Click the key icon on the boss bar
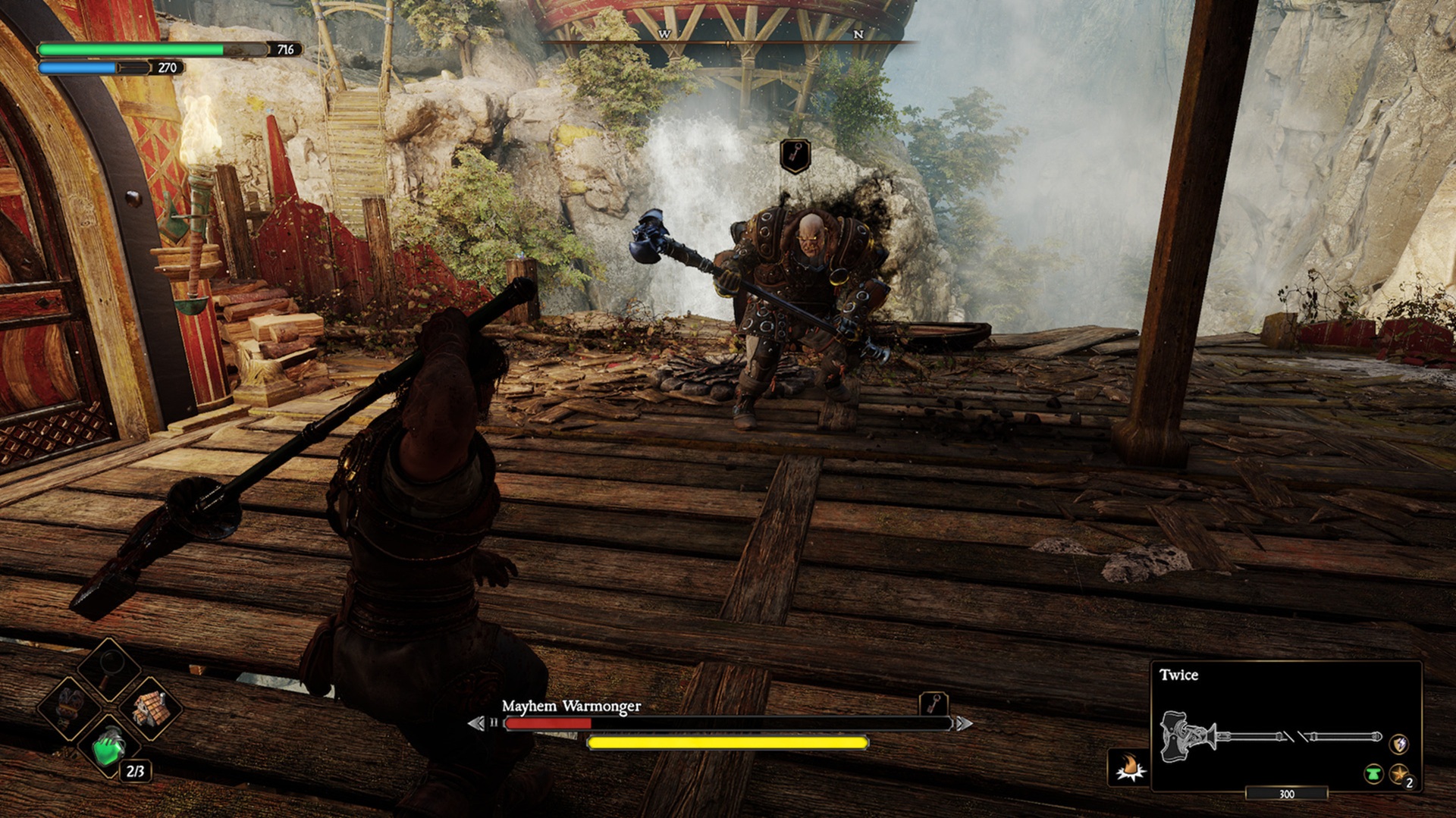Viewport: 1456px width, 818px height. pos(934,704)
